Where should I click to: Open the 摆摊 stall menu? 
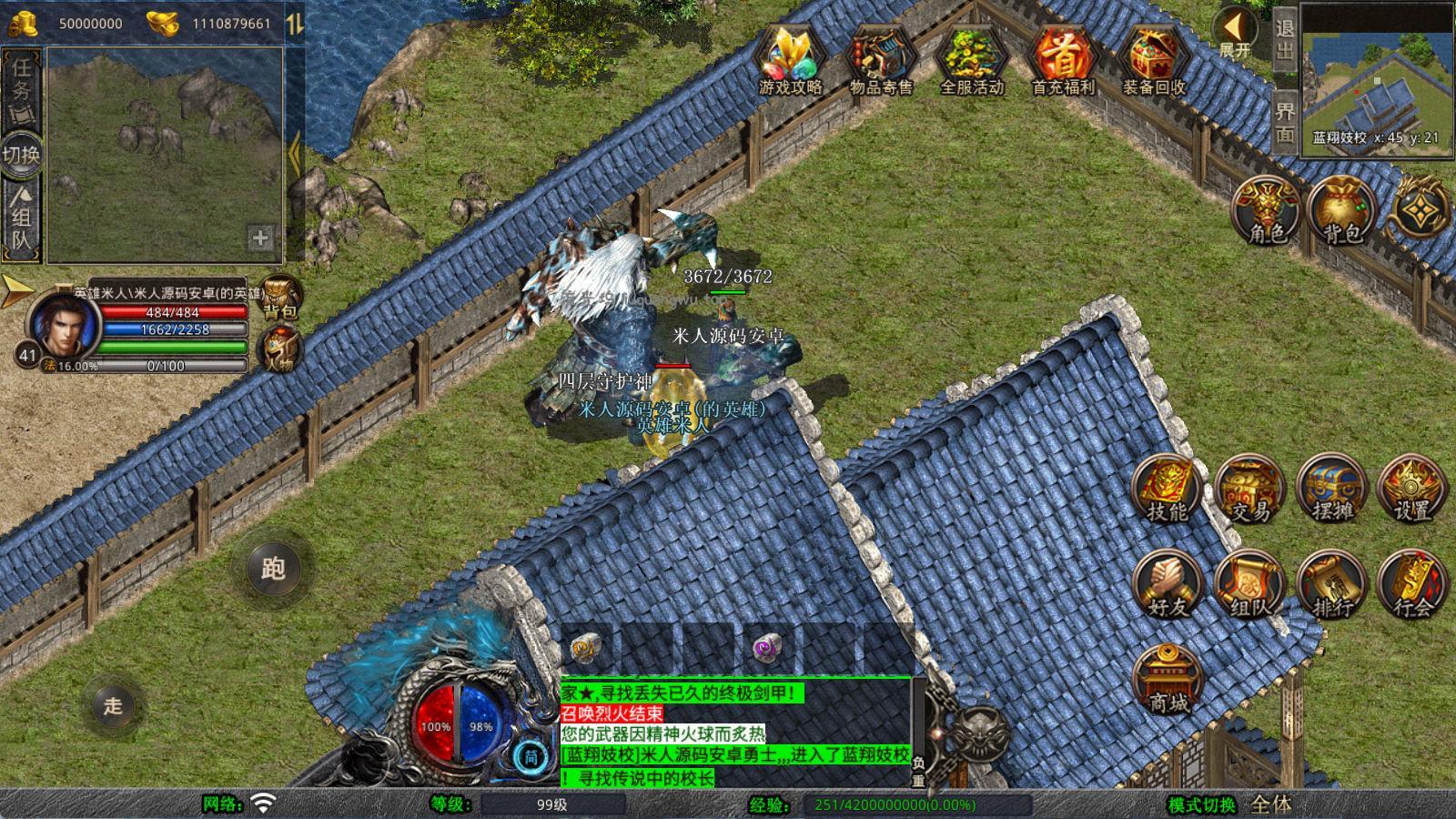[x=1331, y=490]
